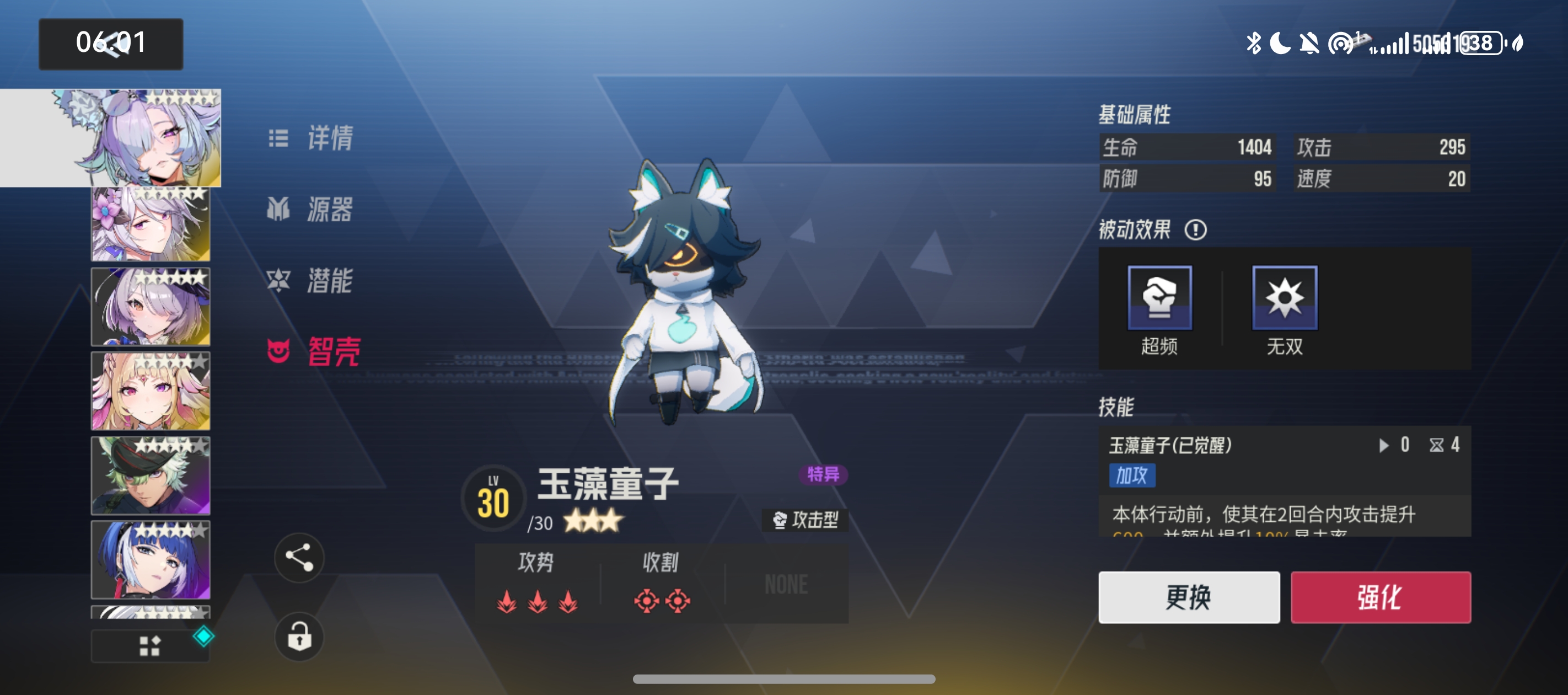
Task: Tap the 更换 replace button
Action: click(x=1188, y=597)
